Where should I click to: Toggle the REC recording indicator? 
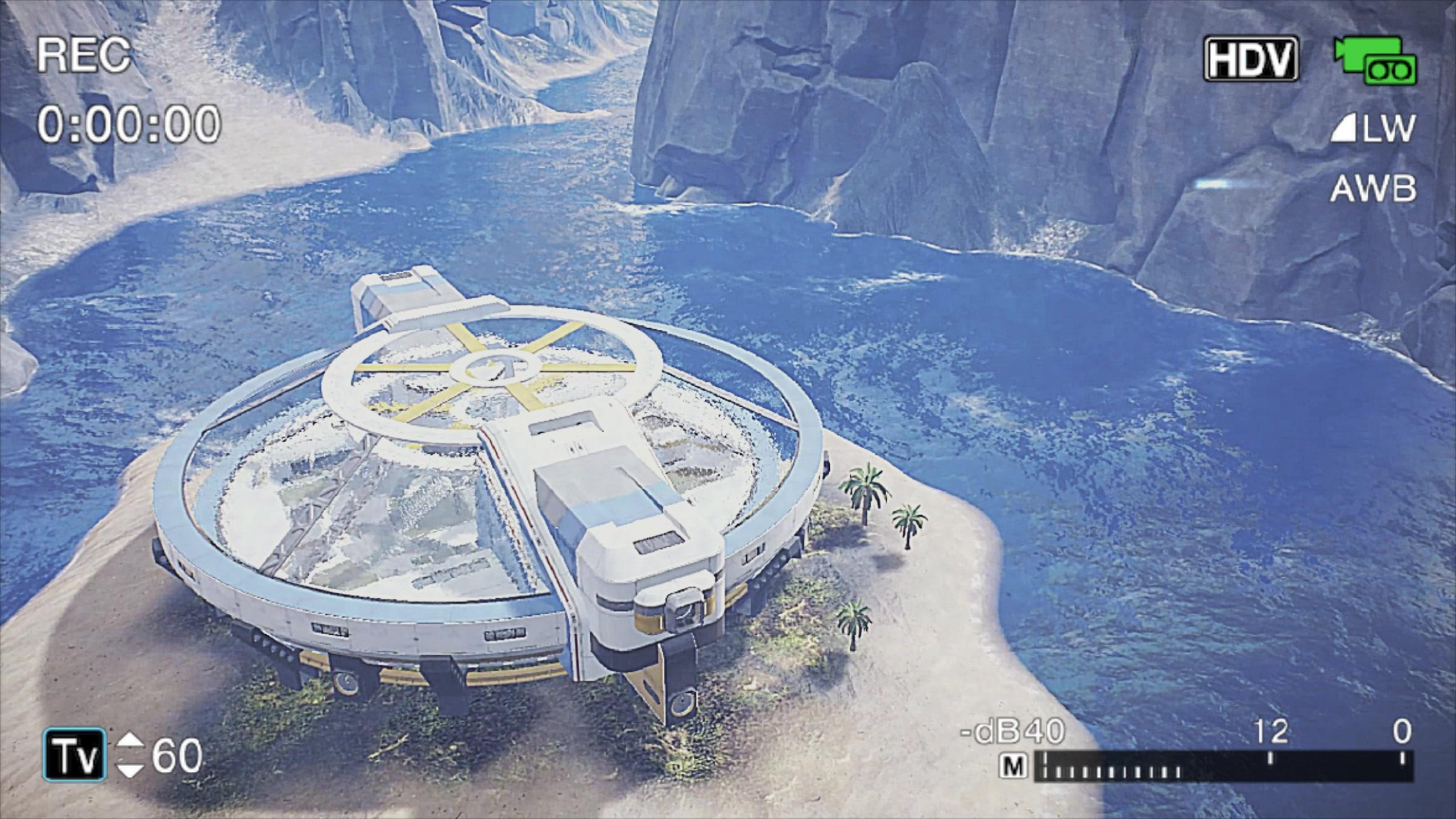click(84, 55)
